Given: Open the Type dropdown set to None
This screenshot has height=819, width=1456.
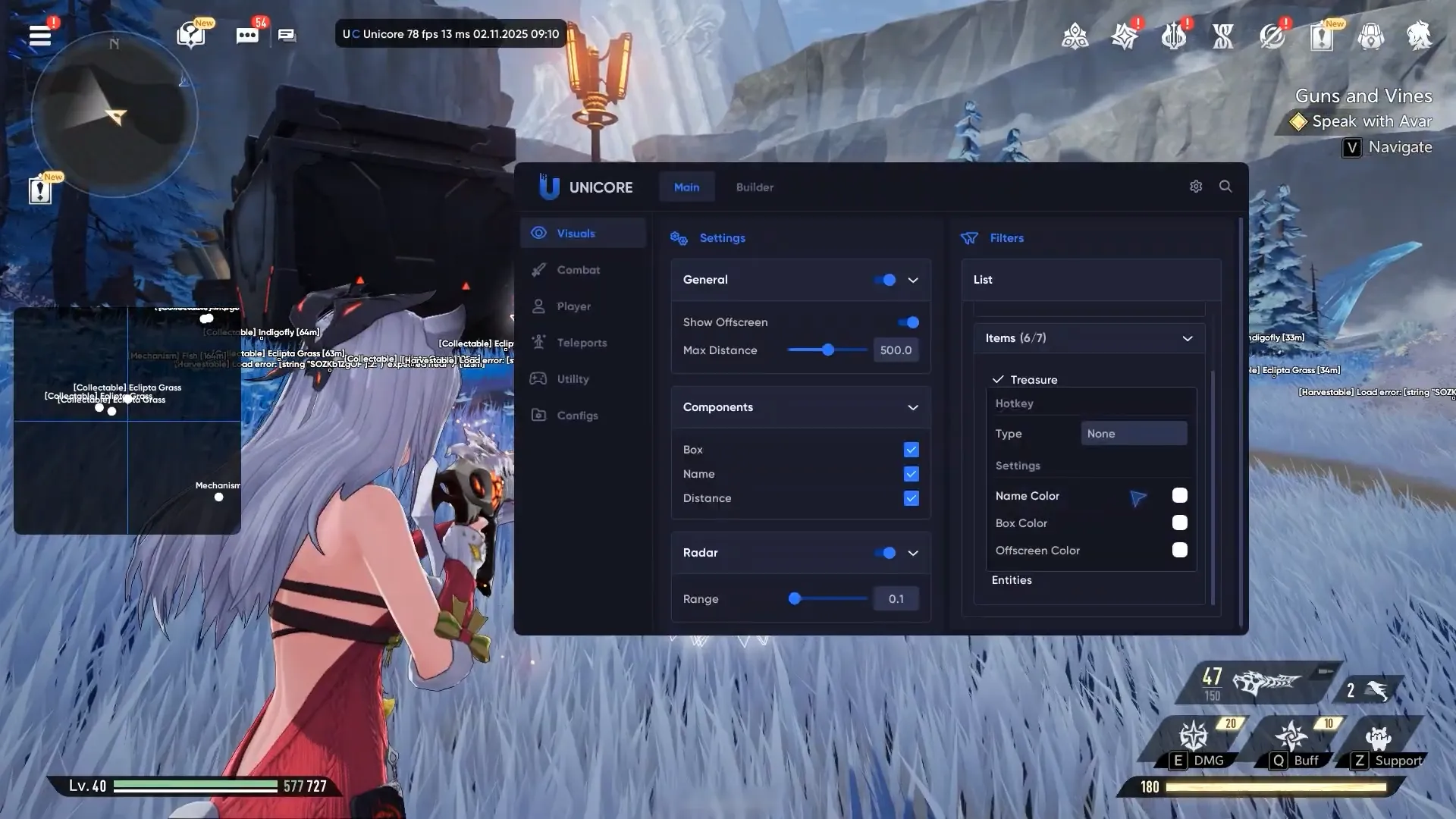Looking at the screenshot, I should 1134,433.
